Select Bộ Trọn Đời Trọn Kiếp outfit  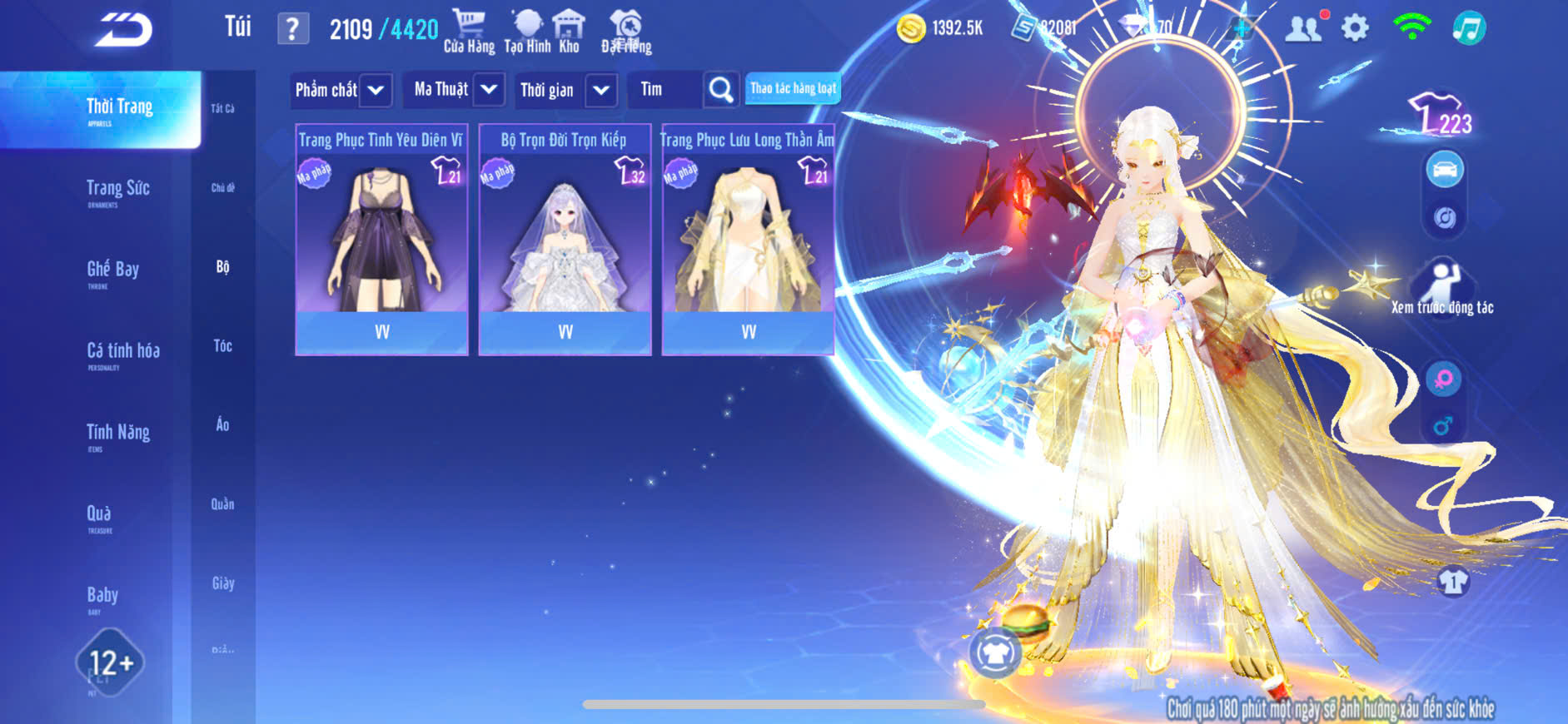tap(565, 240)
